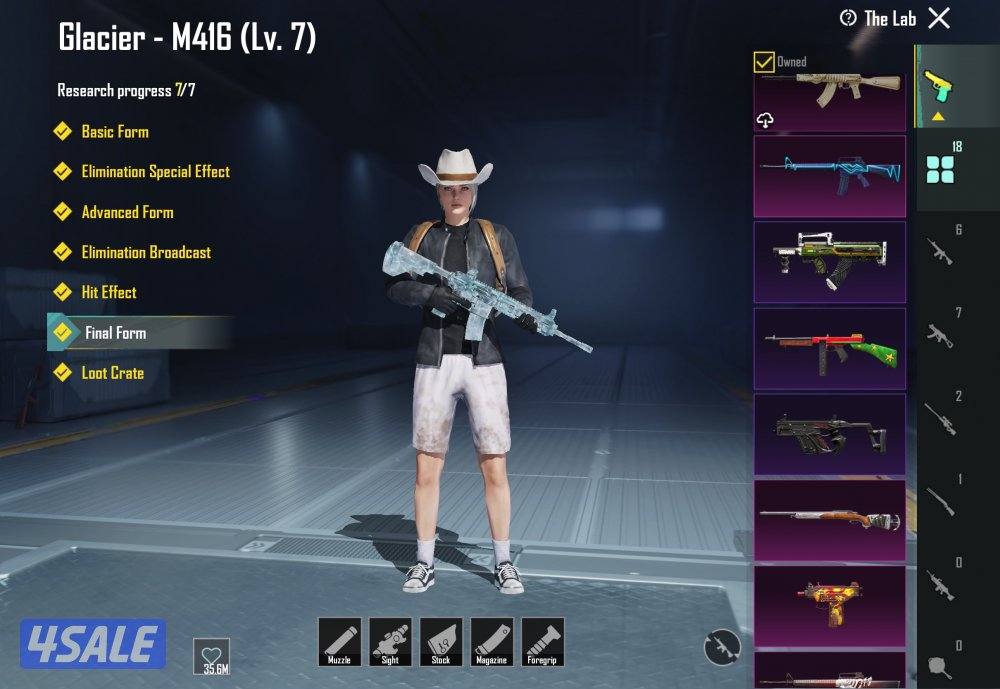
Task: Open the Magazine attachment slot
Action: 492,641
